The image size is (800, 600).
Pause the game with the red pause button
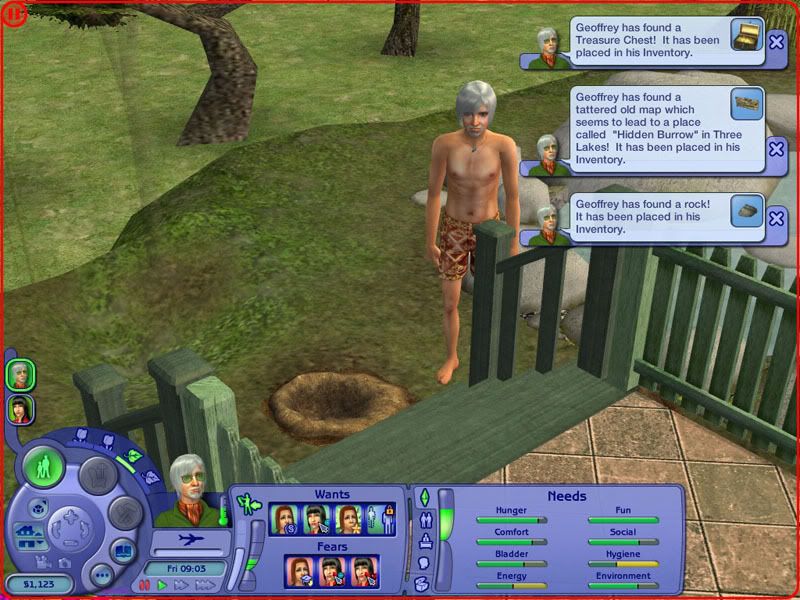tap(144, 585)
